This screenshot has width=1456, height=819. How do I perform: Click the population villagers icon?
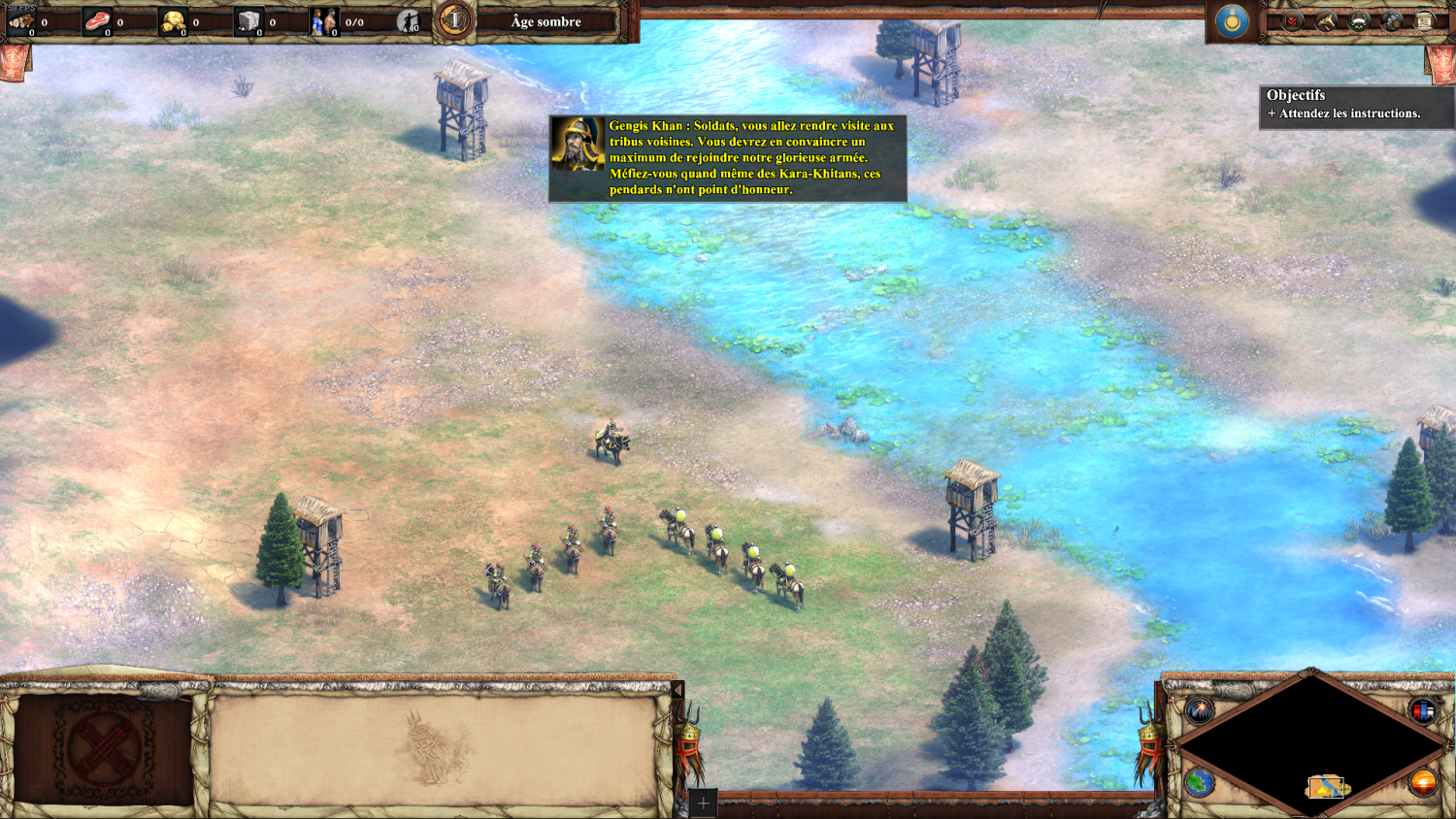(323, 21)
